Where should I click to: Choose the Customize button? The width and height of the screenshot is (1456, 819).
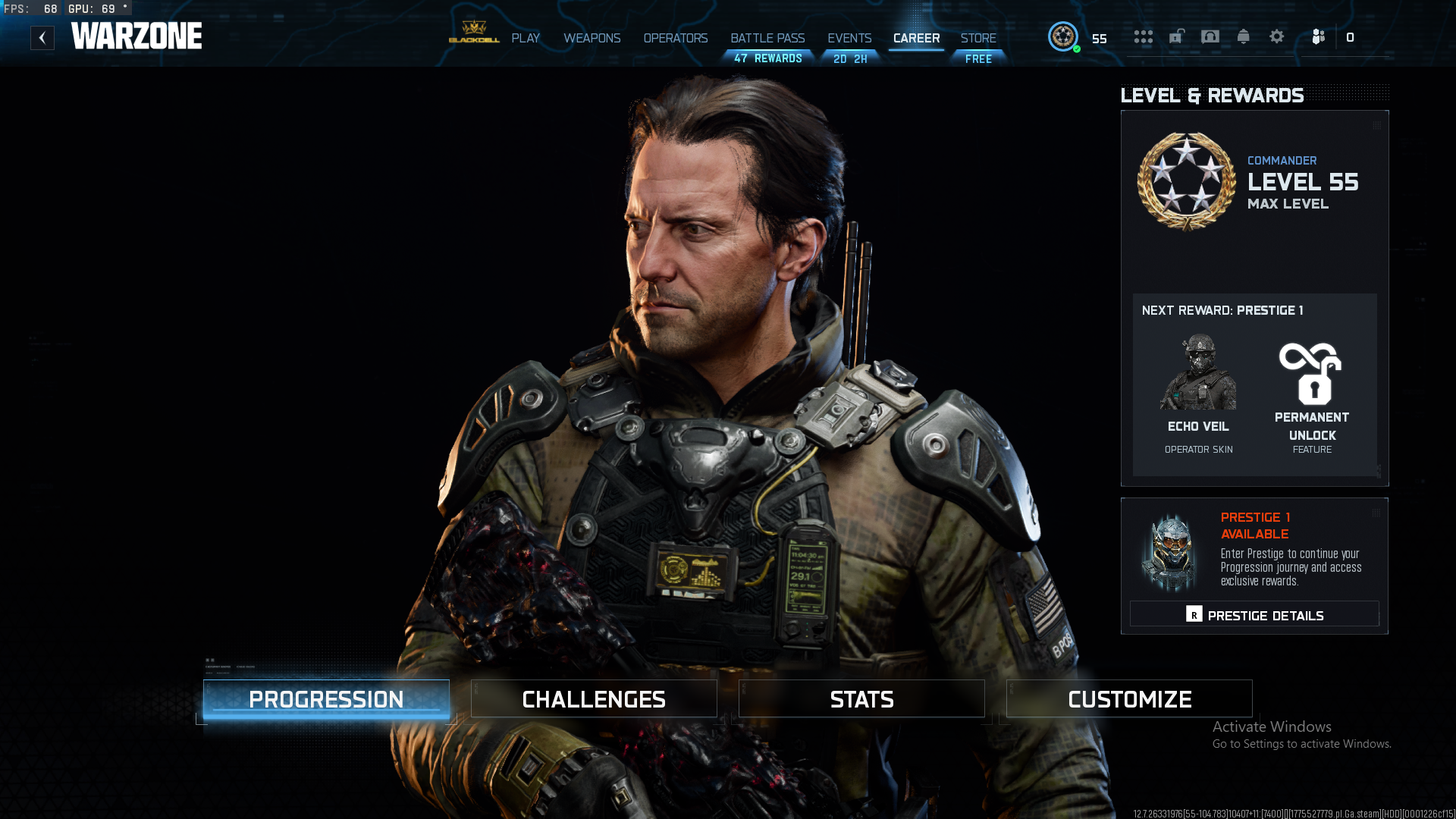(x=1129, y=699)
